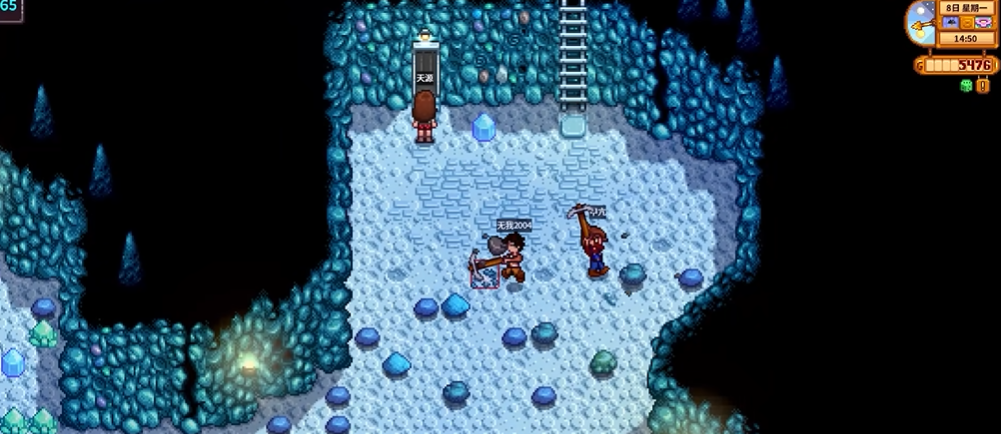Image resolution: width=1001 pixels, height=434 pixels.
Task: Open the quest journal exclamation icon
Action: click(x=983, y=86)
